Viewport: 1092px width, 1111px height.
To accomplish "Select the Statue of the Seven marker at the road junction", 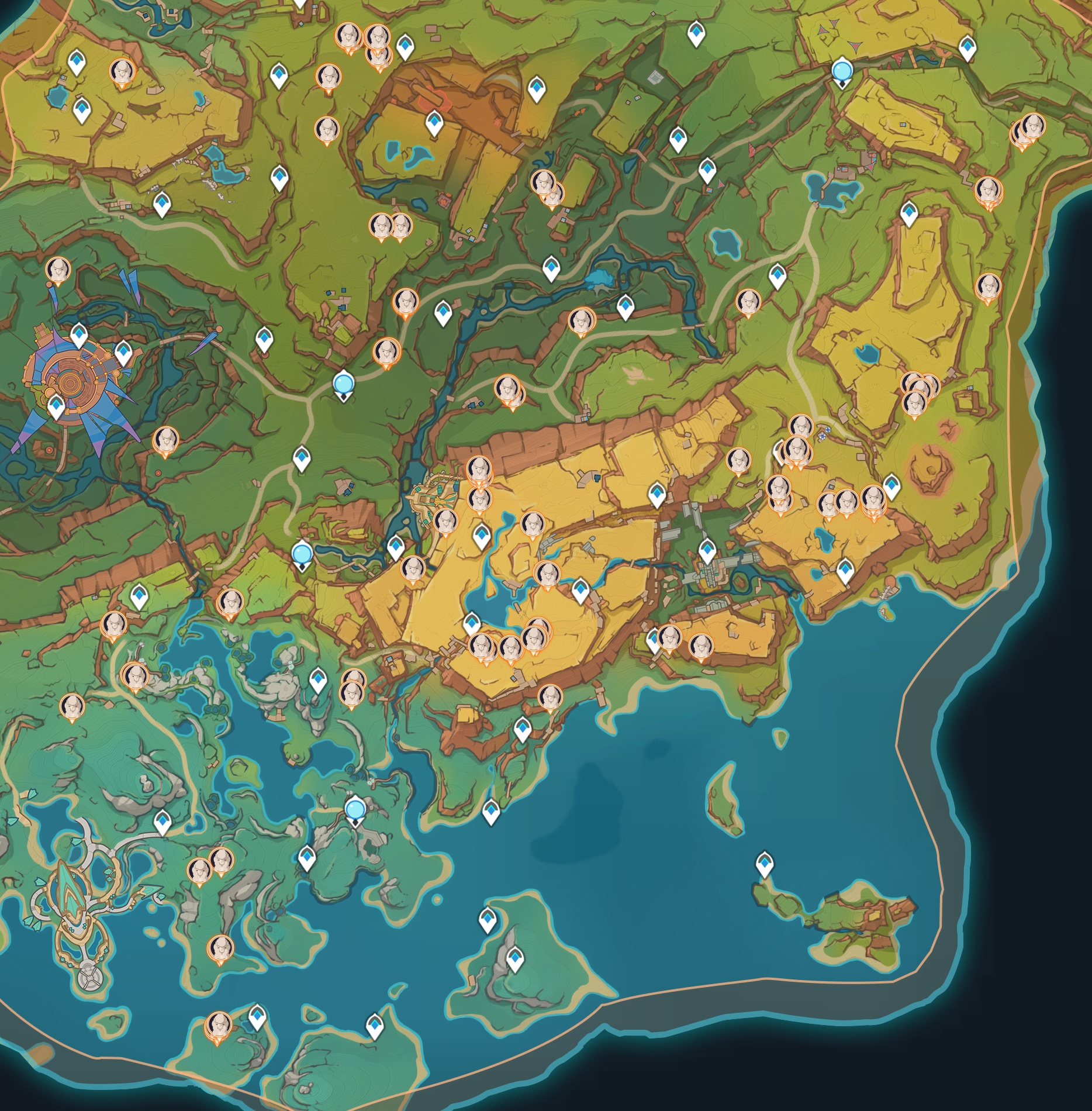I will pos(343,384).
